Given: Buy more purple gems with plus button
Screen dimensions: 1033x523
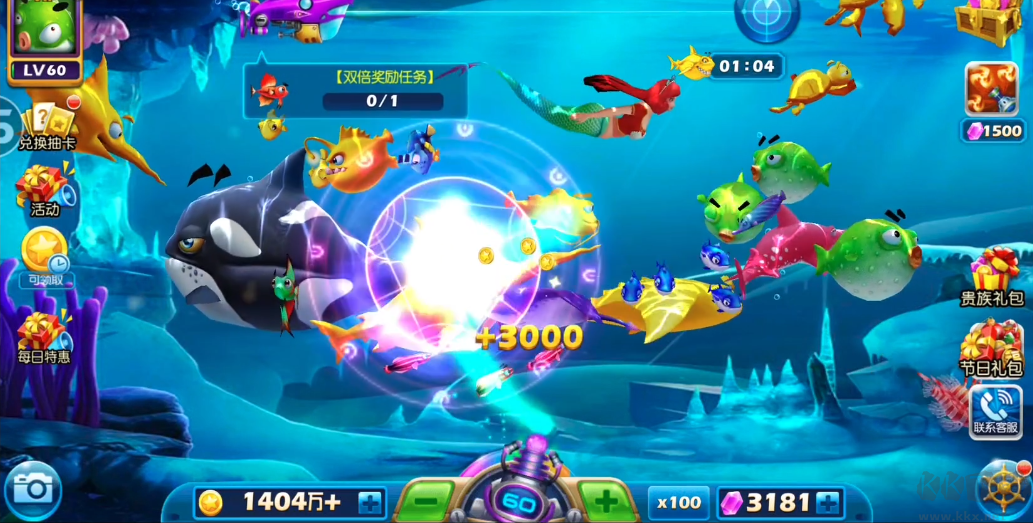Looking at the screenshot, I should [x=827, y=501].
